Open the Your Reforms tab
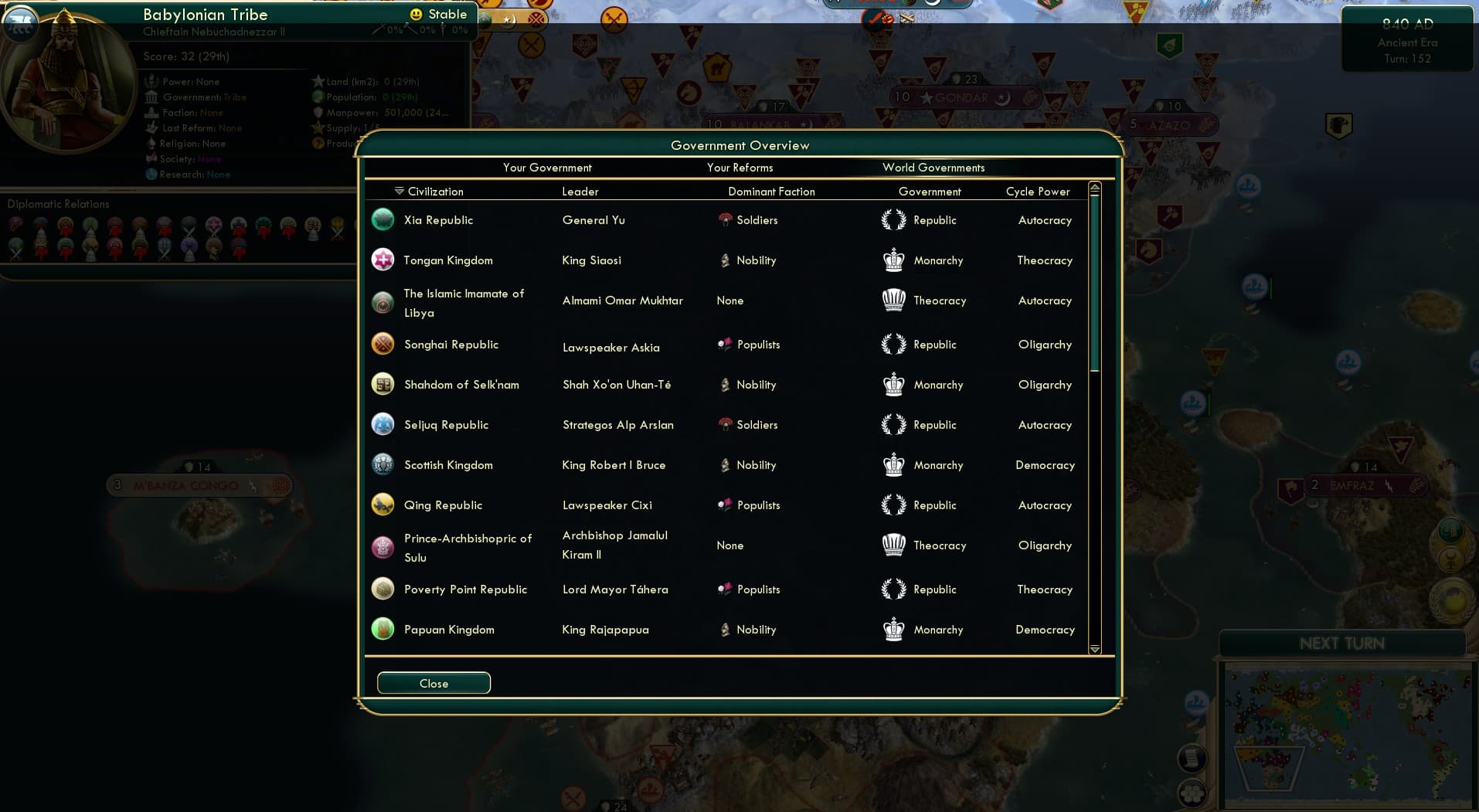1479x812 pixels. tap(740, 168)
